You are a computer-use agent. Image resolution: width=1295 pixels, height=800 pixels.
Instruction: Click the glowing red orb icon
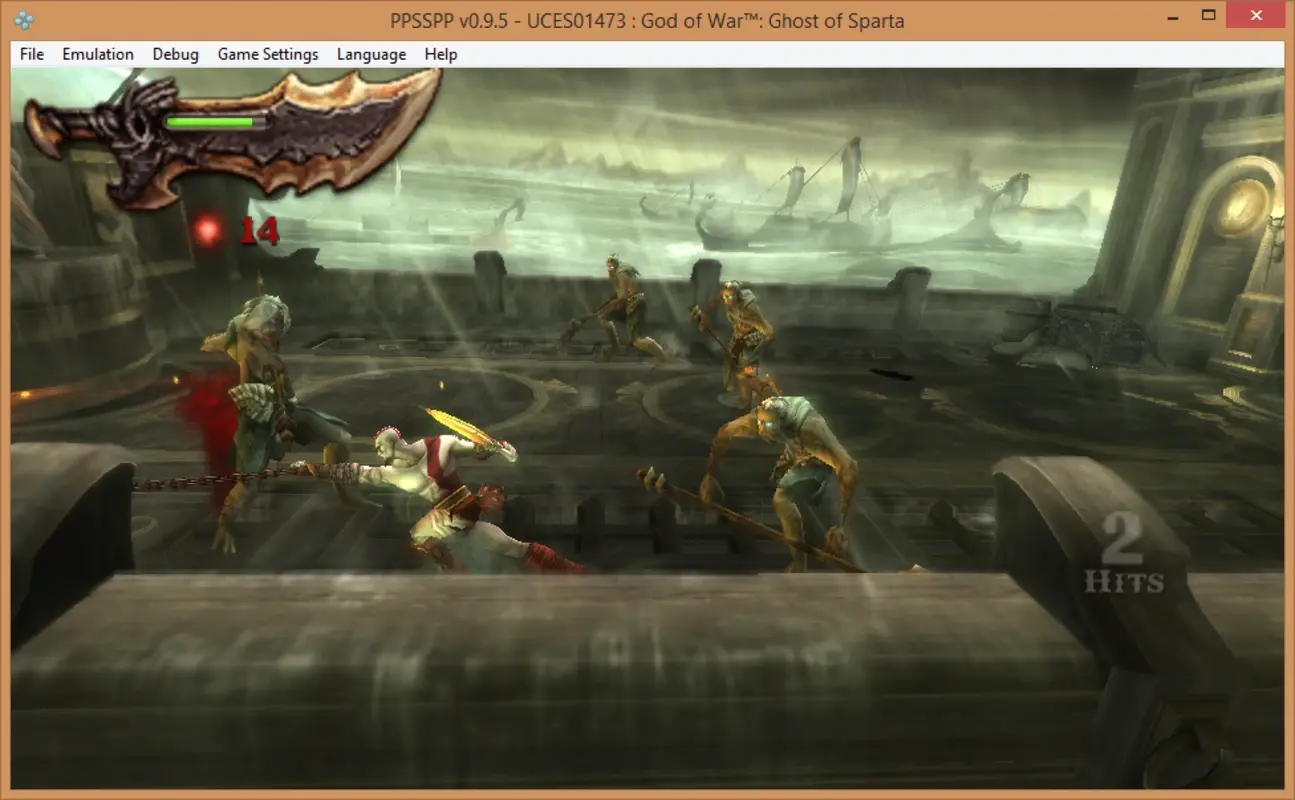click(x=208, y=228)
